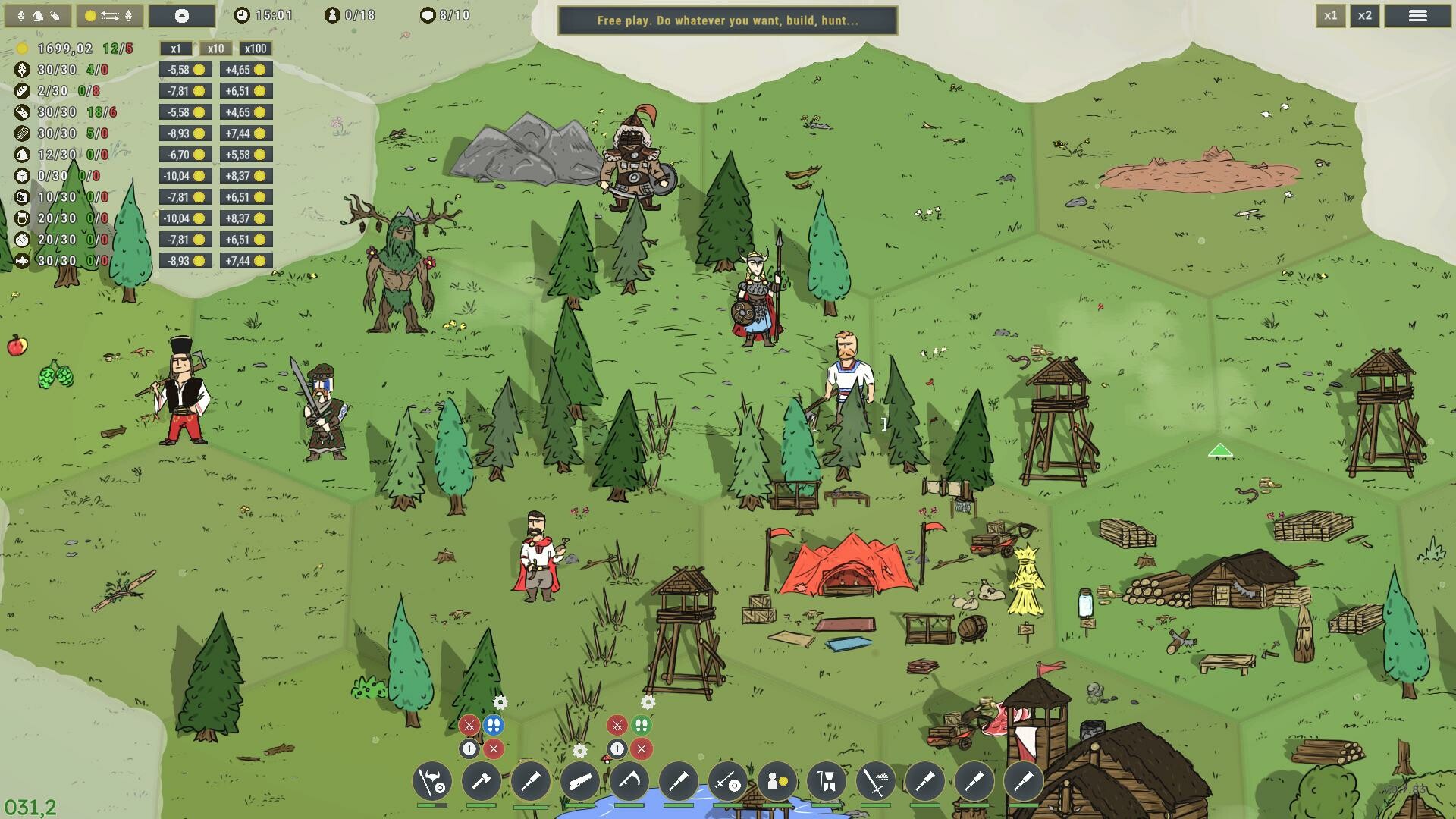The height and width of the screenshot is (819, 1456).
Task: Select the scythe farmer unit icon
Action: [x=629, y=781]
